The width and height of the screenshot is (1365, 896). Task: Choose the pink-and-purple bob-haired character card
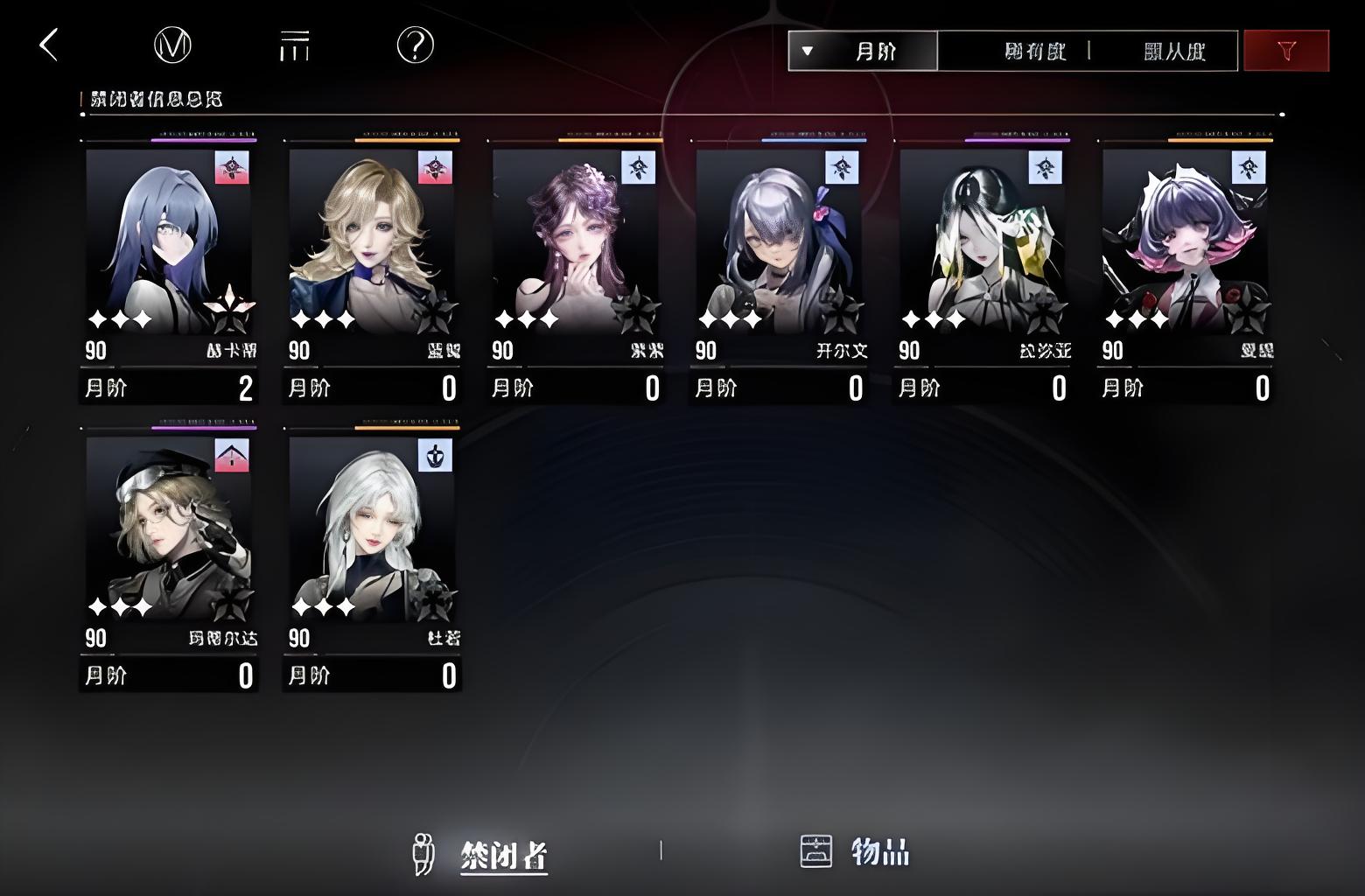(x=1185, y=262)
